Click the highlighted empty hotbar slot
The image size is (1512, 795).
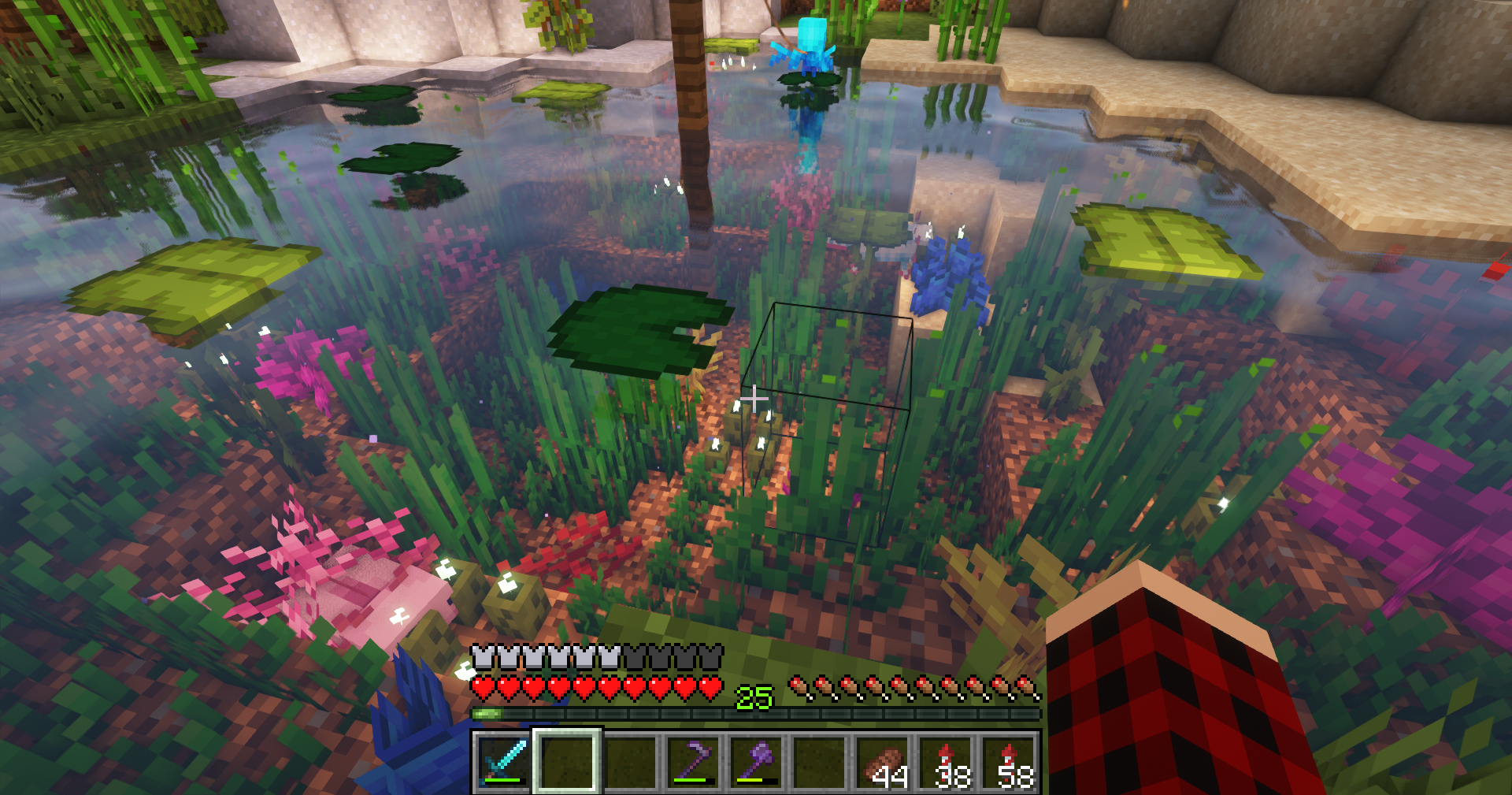567,761
